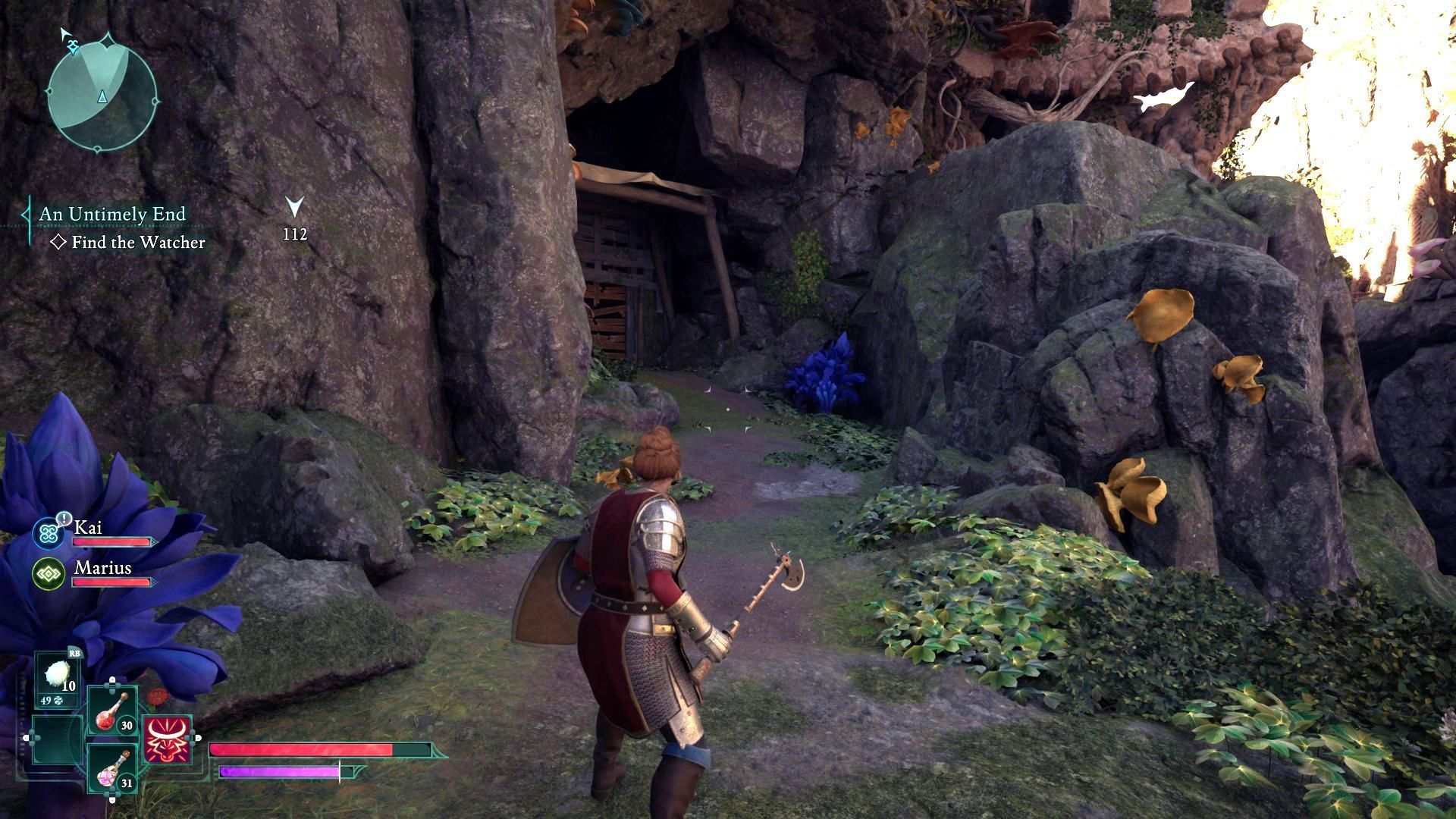Open the circular minimap
The width and height of the screenshot is (1456, 819).
(102, 94)
